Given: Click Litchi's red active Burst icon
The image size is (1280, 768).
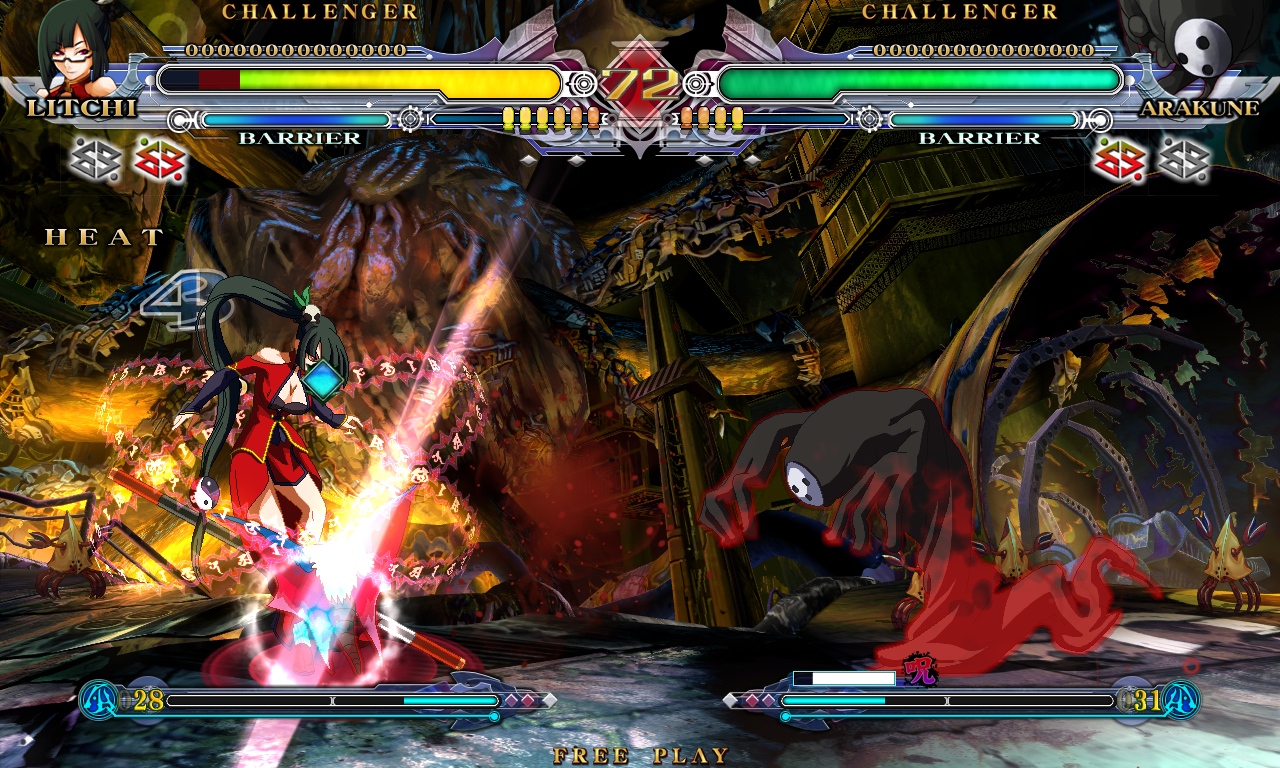Looking at the screenshot, I should point(158,158).
